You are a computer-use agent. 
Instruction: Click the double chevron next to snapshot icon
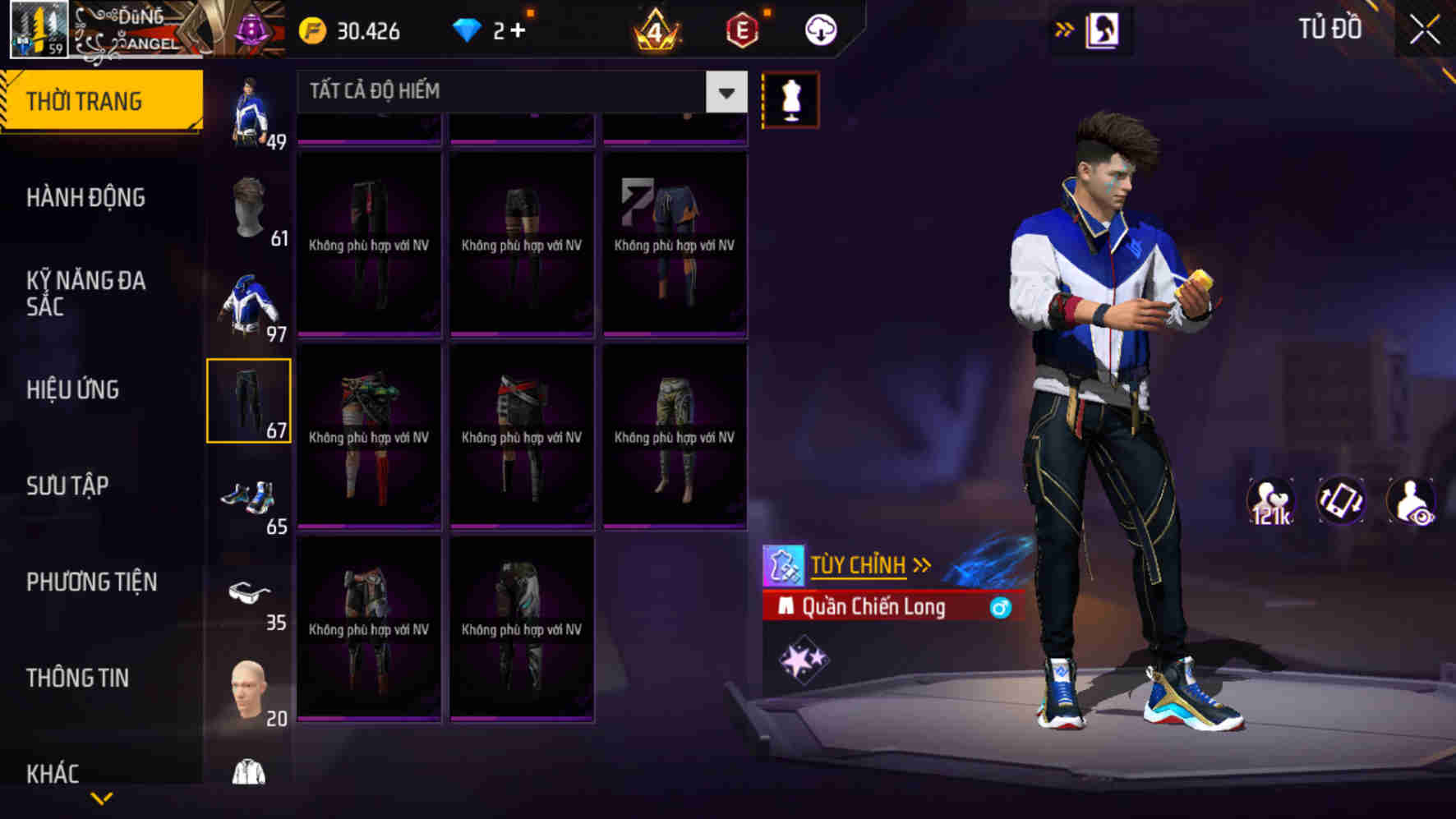click(1066, 27)
